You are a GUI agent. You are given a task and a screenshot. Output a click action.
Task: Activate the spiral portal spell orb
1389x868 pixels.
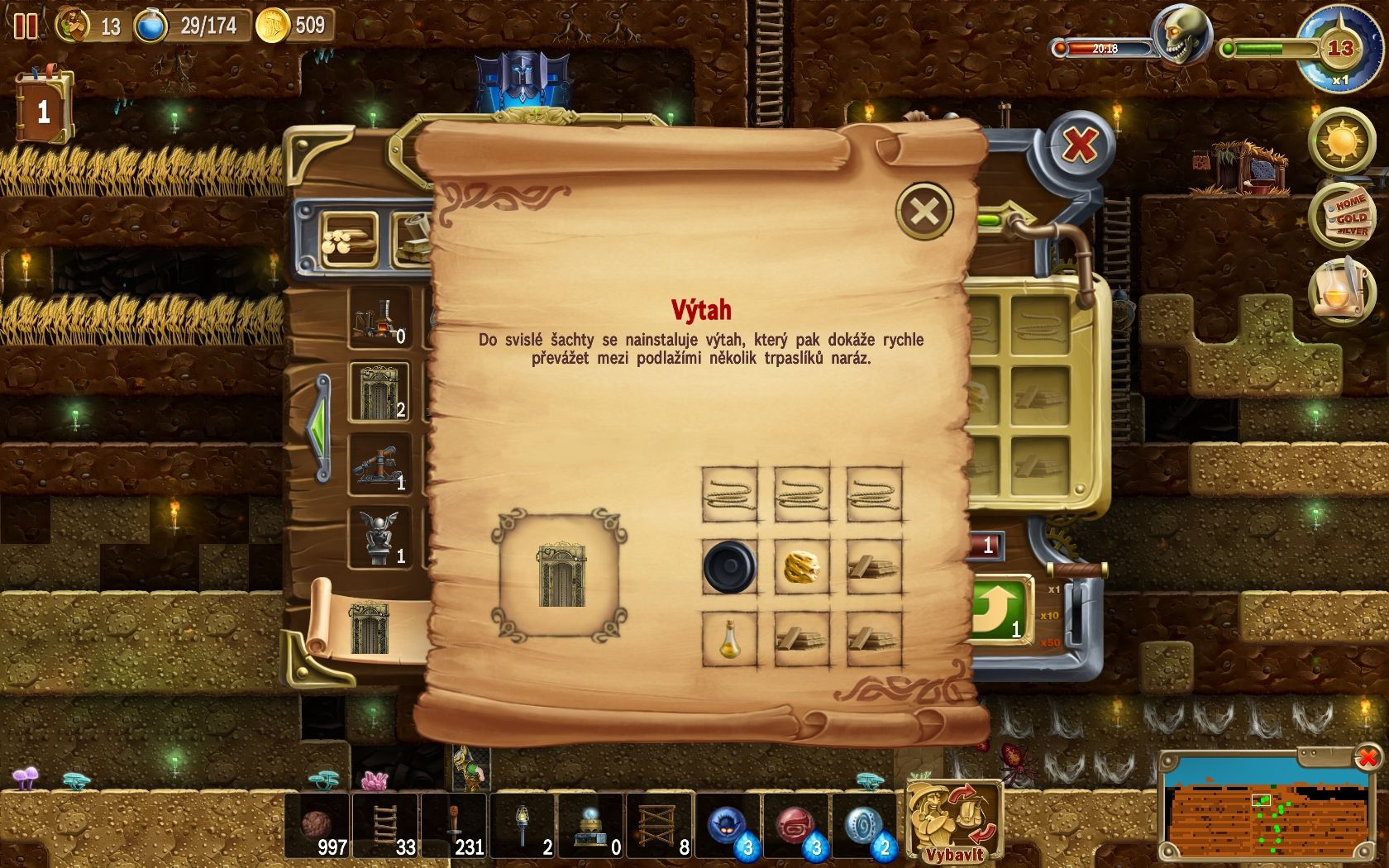point(864,826)
